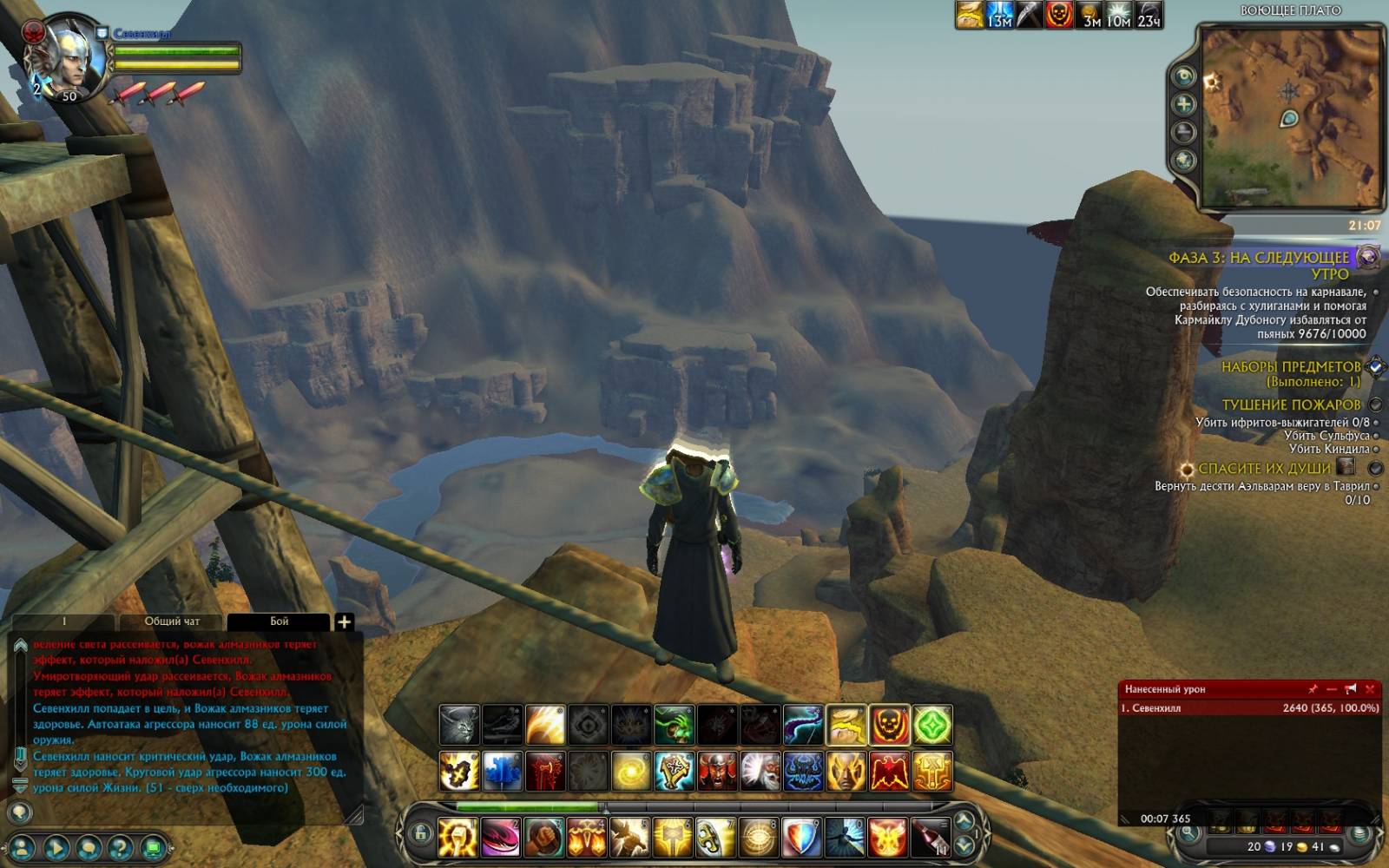
Task: Trigger the glowing fist ability in slot 1
Action: pyautogui.click(x=458, y=838)
